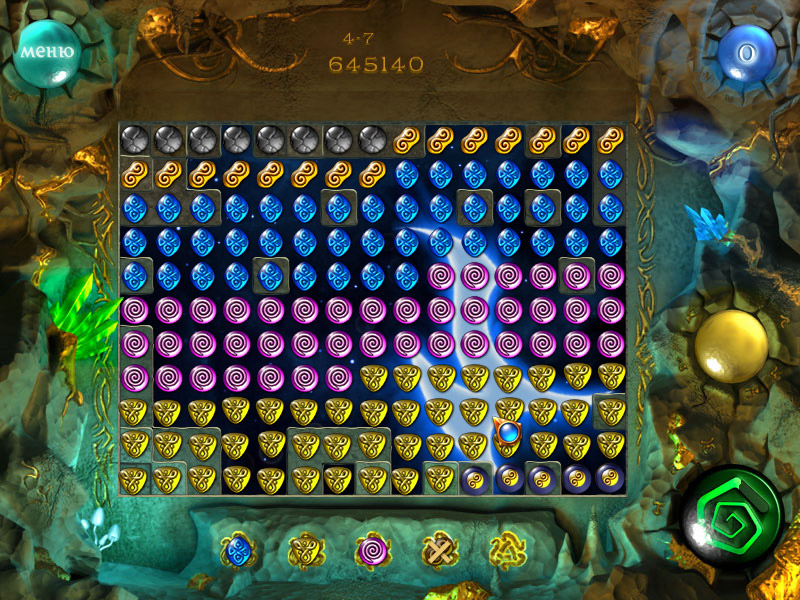This screenshot has height=600, width=800.
Task: Activate the green spiral orb
Action: pos(735,517)
